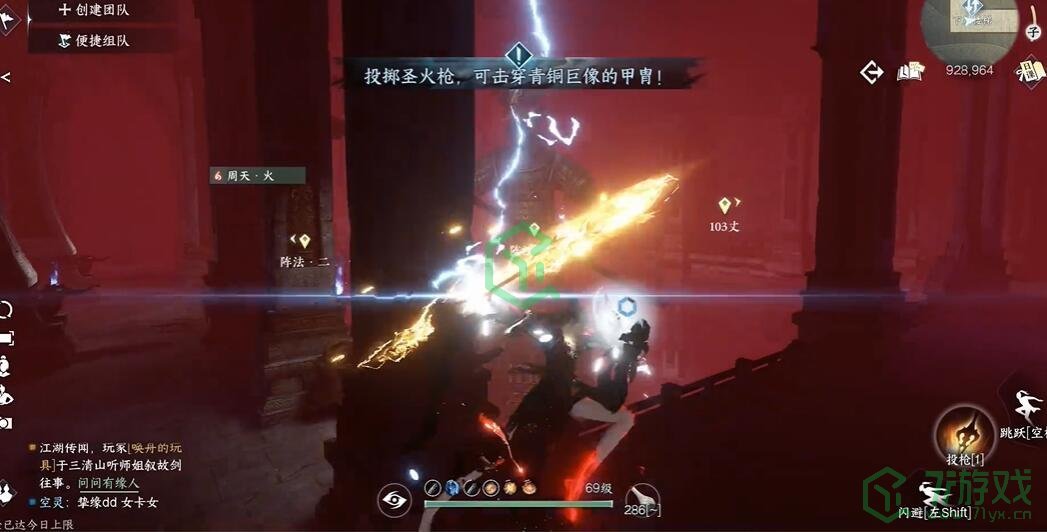The width and height of the screenshot is (1047, 532).
Task: Click the diamond exit arrow icon
Action: tap(872, 72)
